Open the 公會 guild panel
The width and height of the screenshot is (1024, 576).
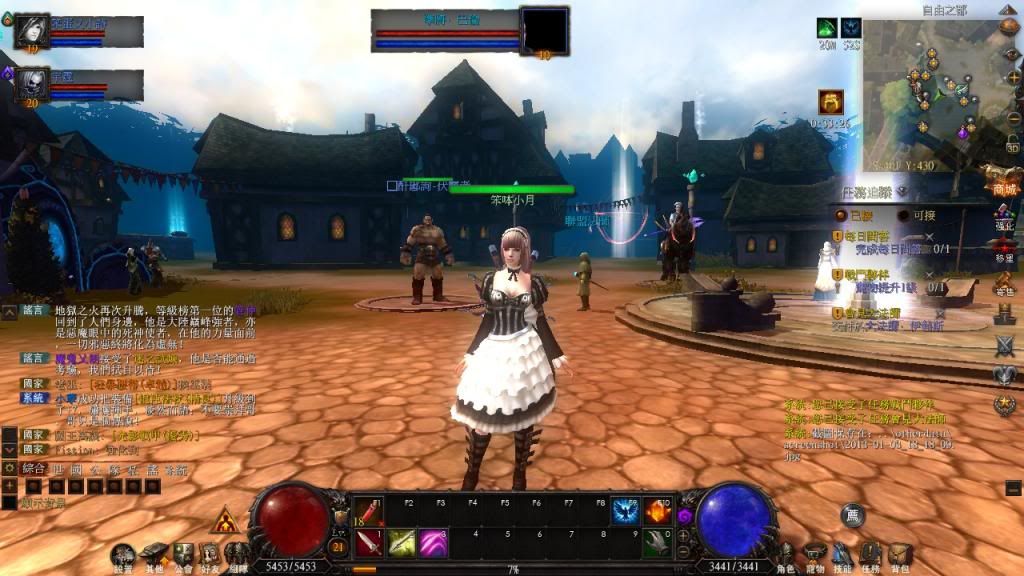[x=183, y=556]
